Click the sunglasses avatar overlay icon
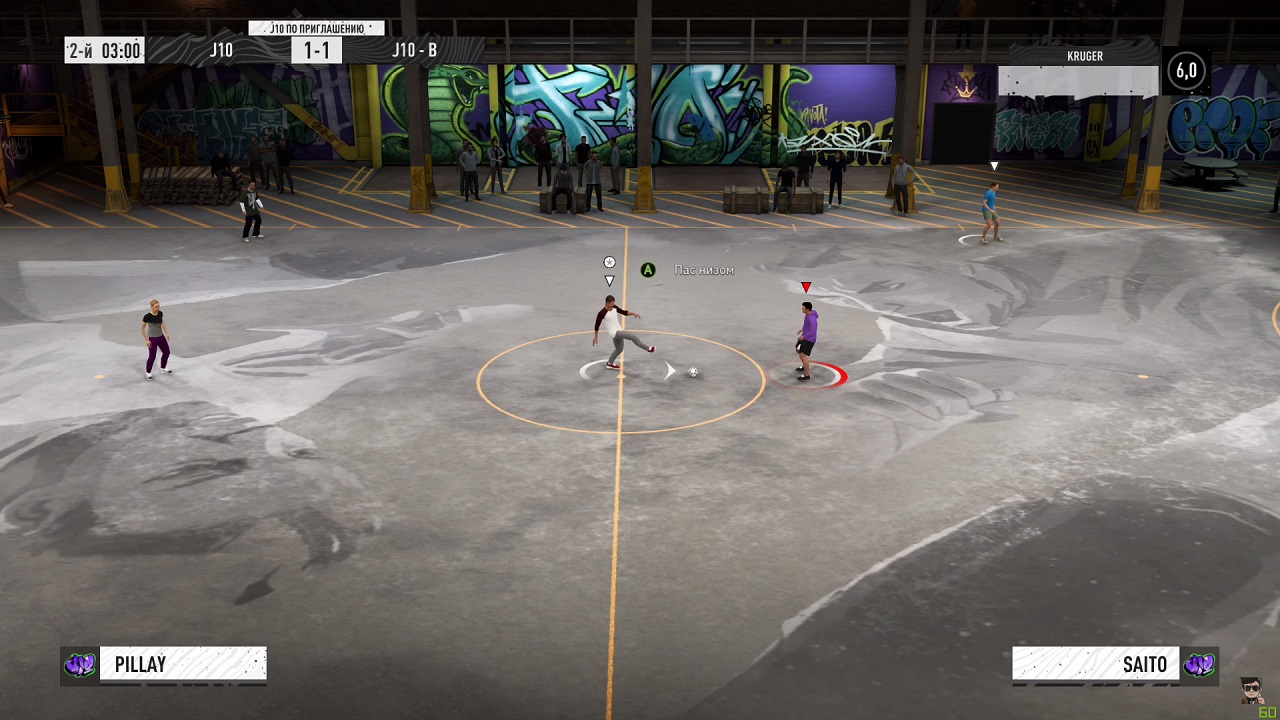This screenshot has width=1280, height=720. coord(1250,690)
